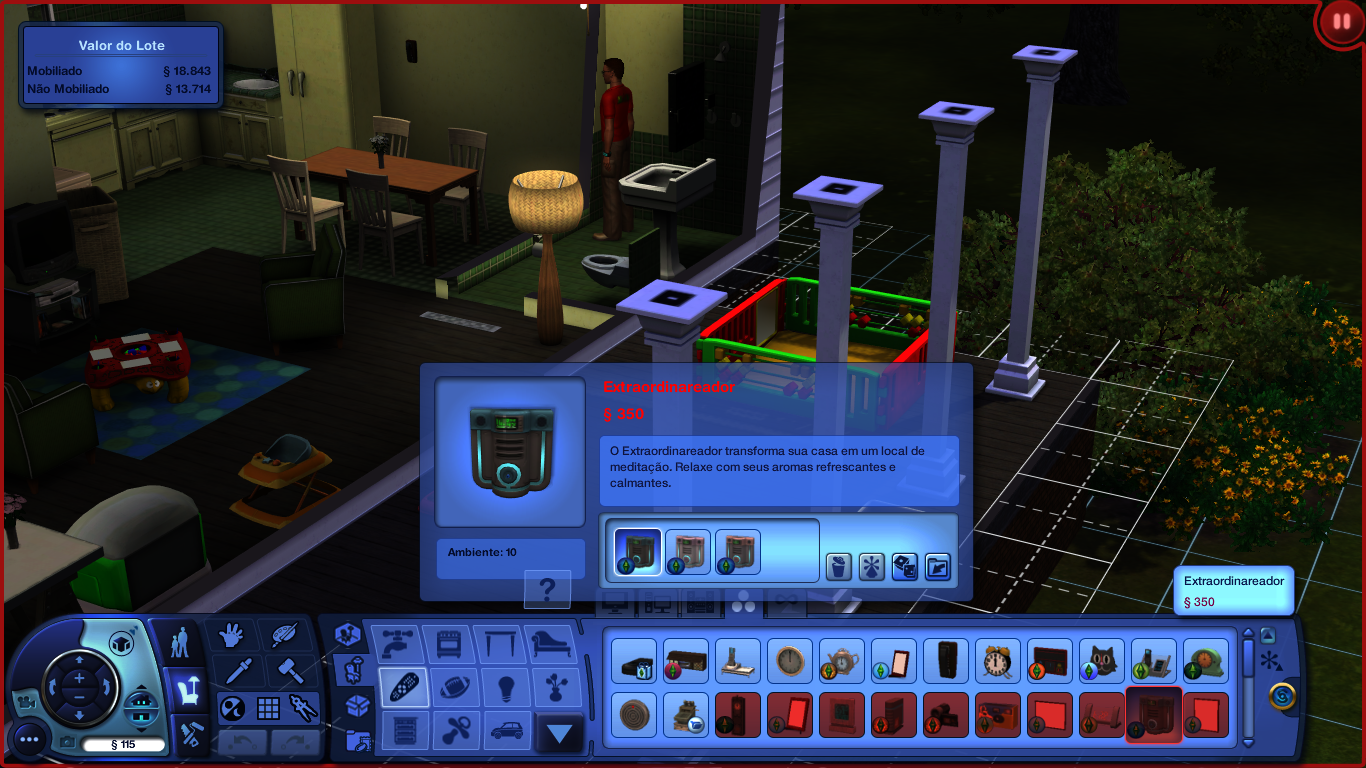Activate the hand tool
The width and height of the screenshot is (1366, 768).
point(231,636)
